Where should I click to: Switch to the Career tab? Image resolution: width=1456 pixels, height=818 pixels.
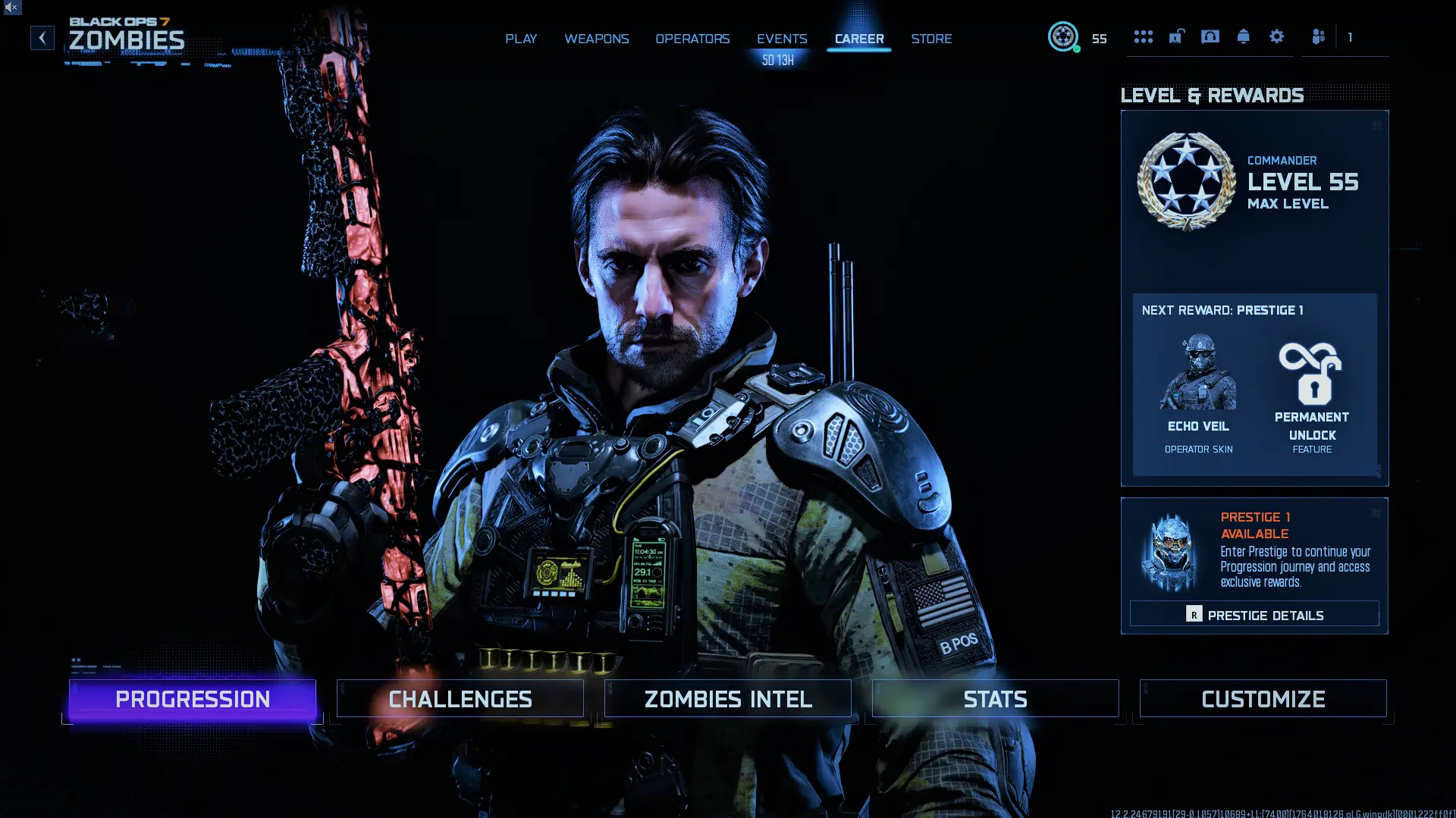tap(859, 39)
